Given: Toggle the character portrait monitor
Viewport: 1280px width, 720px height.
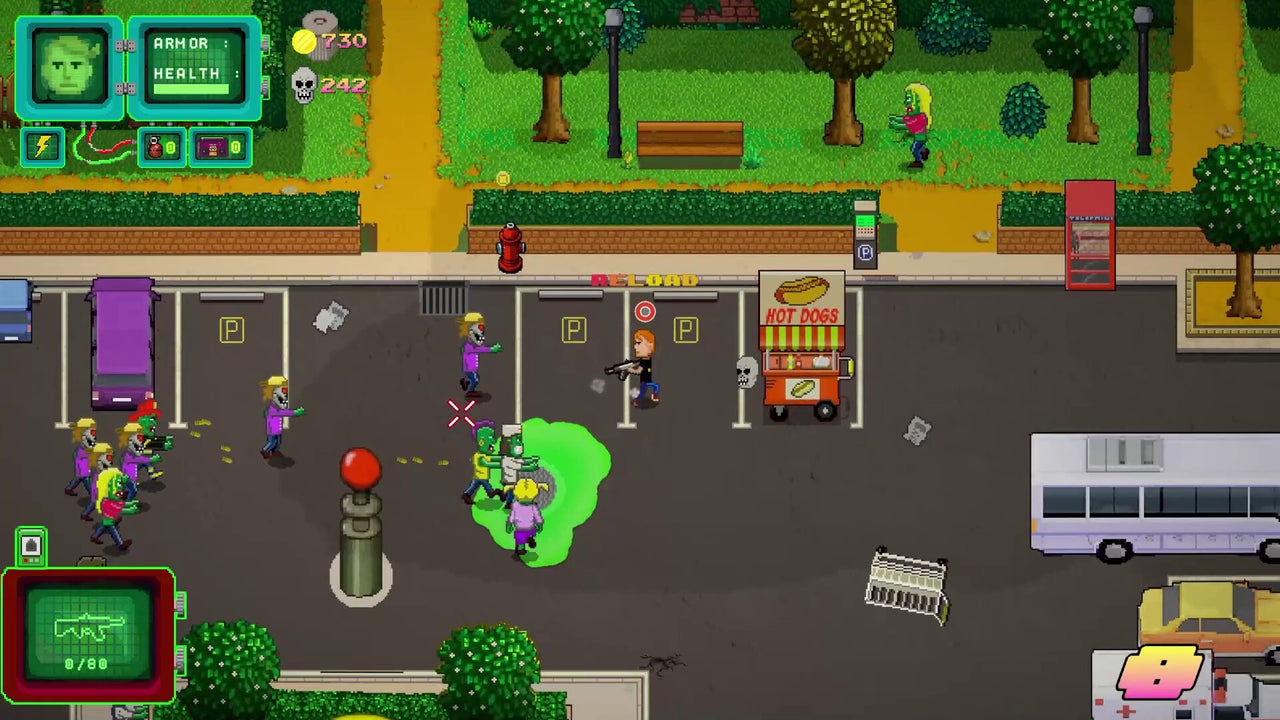Looking at the screenshot, I should point(67,65).
